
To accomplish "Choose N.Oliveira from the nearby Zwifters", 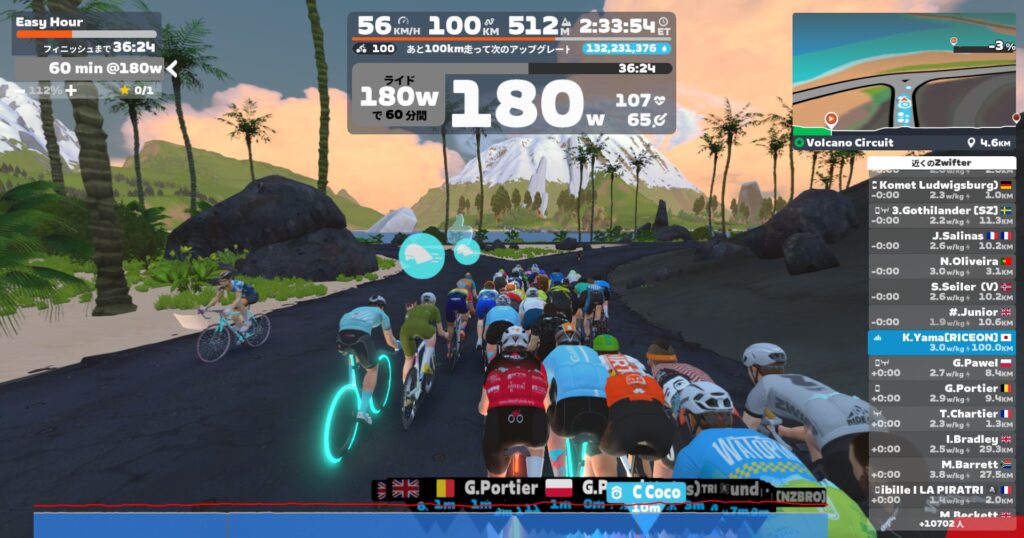I will [941, 266].
